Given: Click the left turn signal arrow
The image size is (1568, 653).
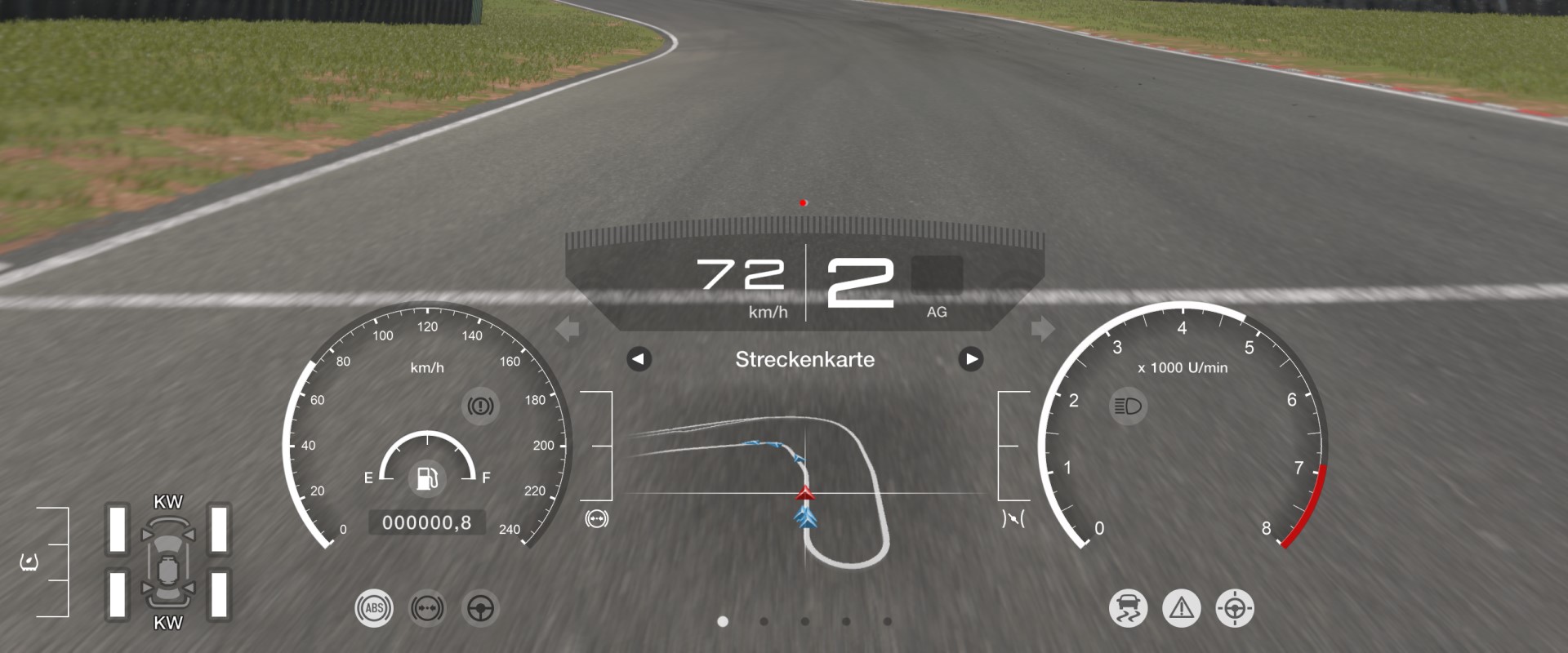Looking at the screenshot, I should (567, 329).
